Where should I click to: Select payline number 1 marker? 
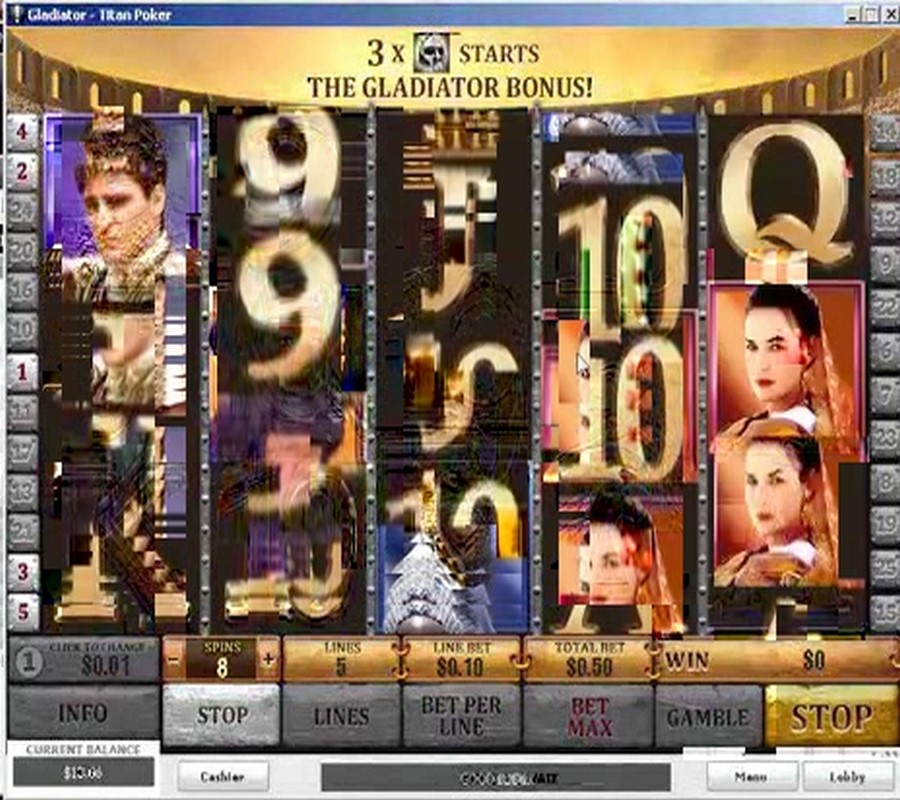click(22, 371)
